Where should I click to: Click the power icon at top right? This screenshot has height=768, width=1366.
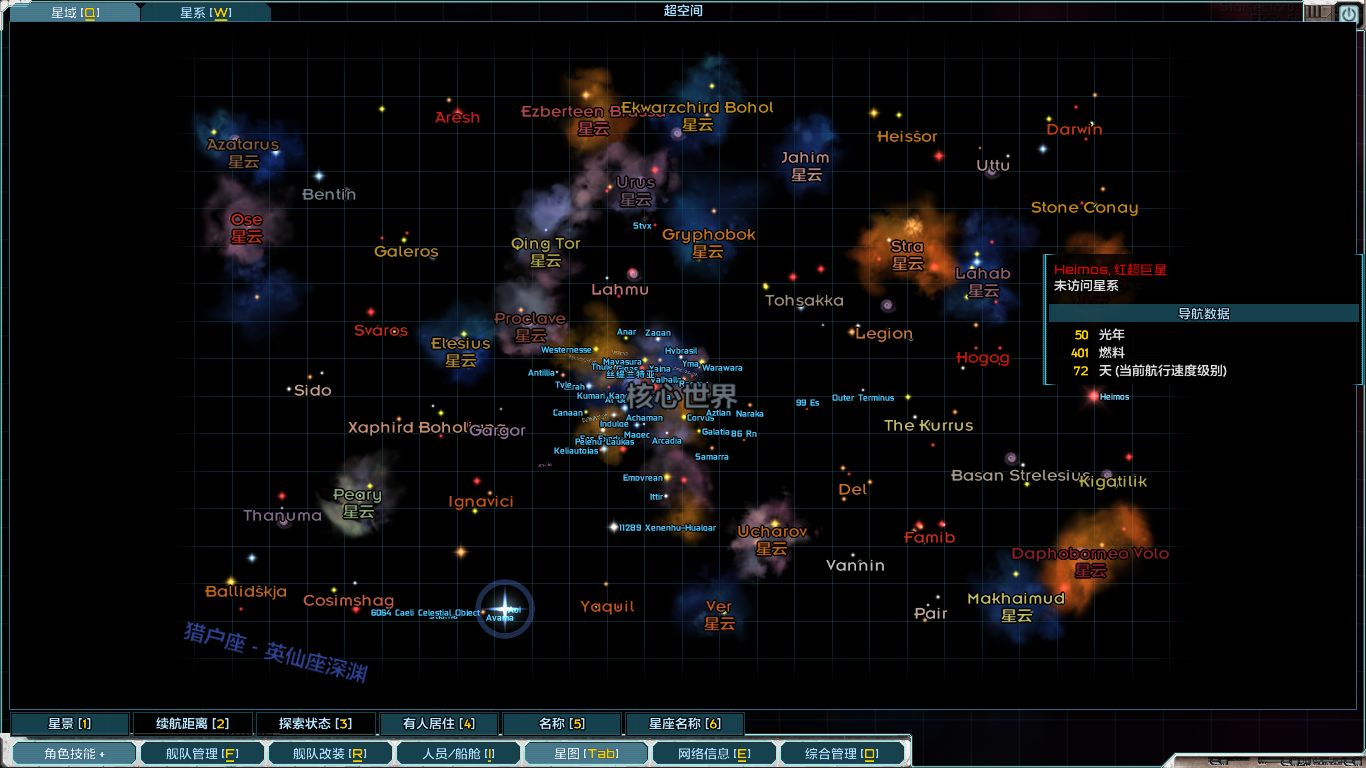click(1348, 13)
